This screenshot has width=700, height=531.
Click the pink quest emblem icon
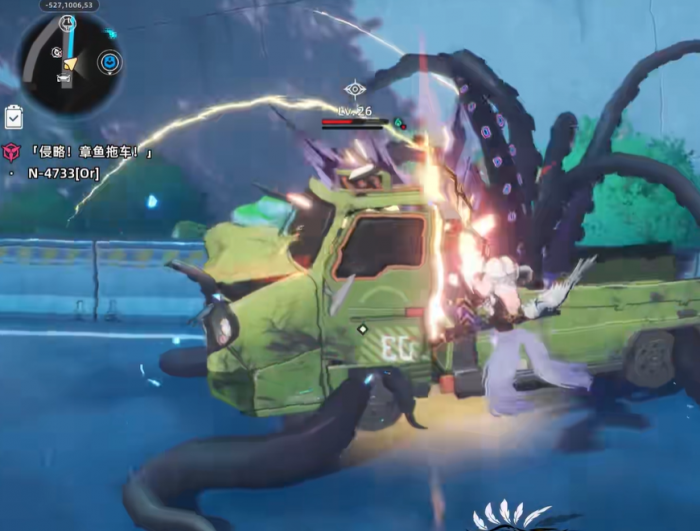tap(11, 152)
